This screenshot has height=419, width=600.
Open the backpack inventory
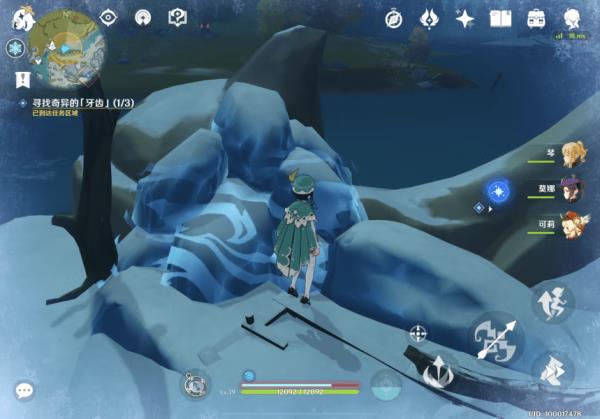pos(536,18)
